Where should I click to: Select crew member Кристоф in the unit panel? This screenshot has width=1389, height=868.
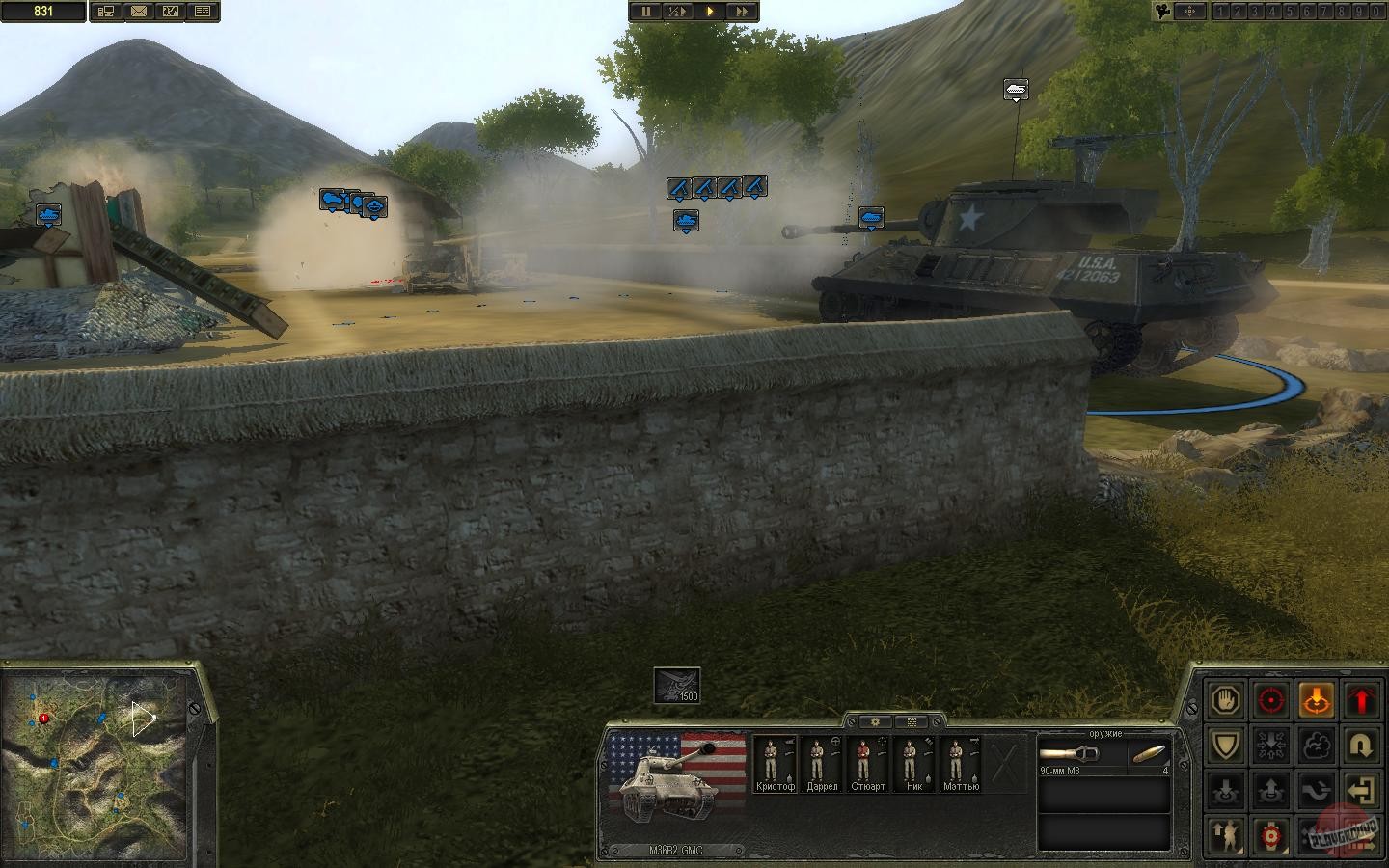pos(776,762)
